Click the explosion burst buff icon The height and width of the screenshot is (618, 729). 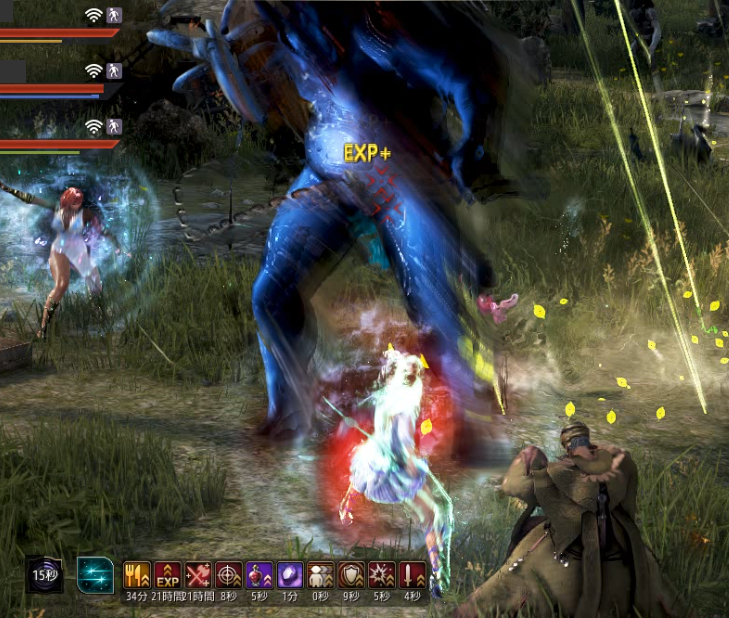tap(382, 575)
